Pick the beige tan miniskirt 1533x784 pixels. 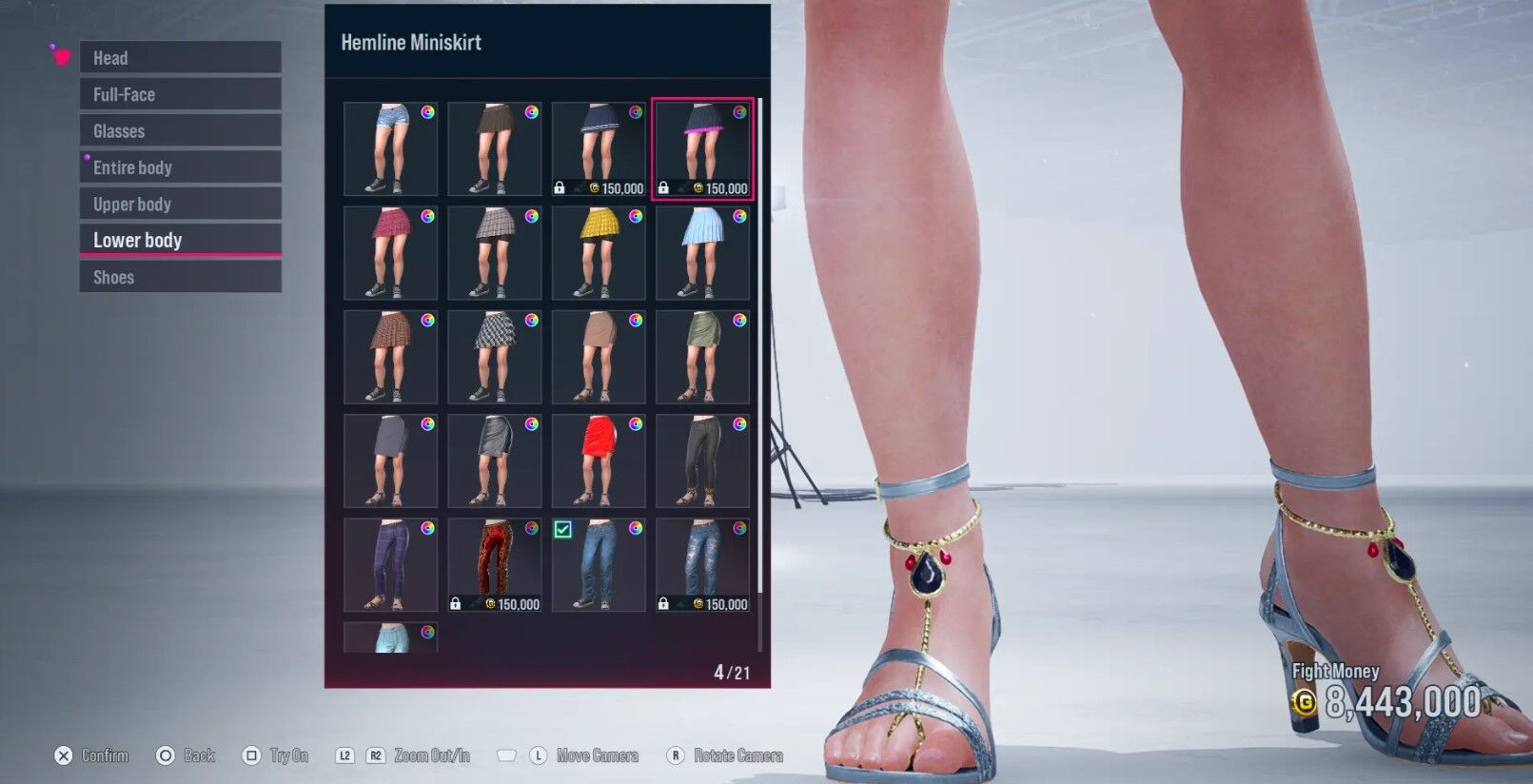click(x=599, y=357)
